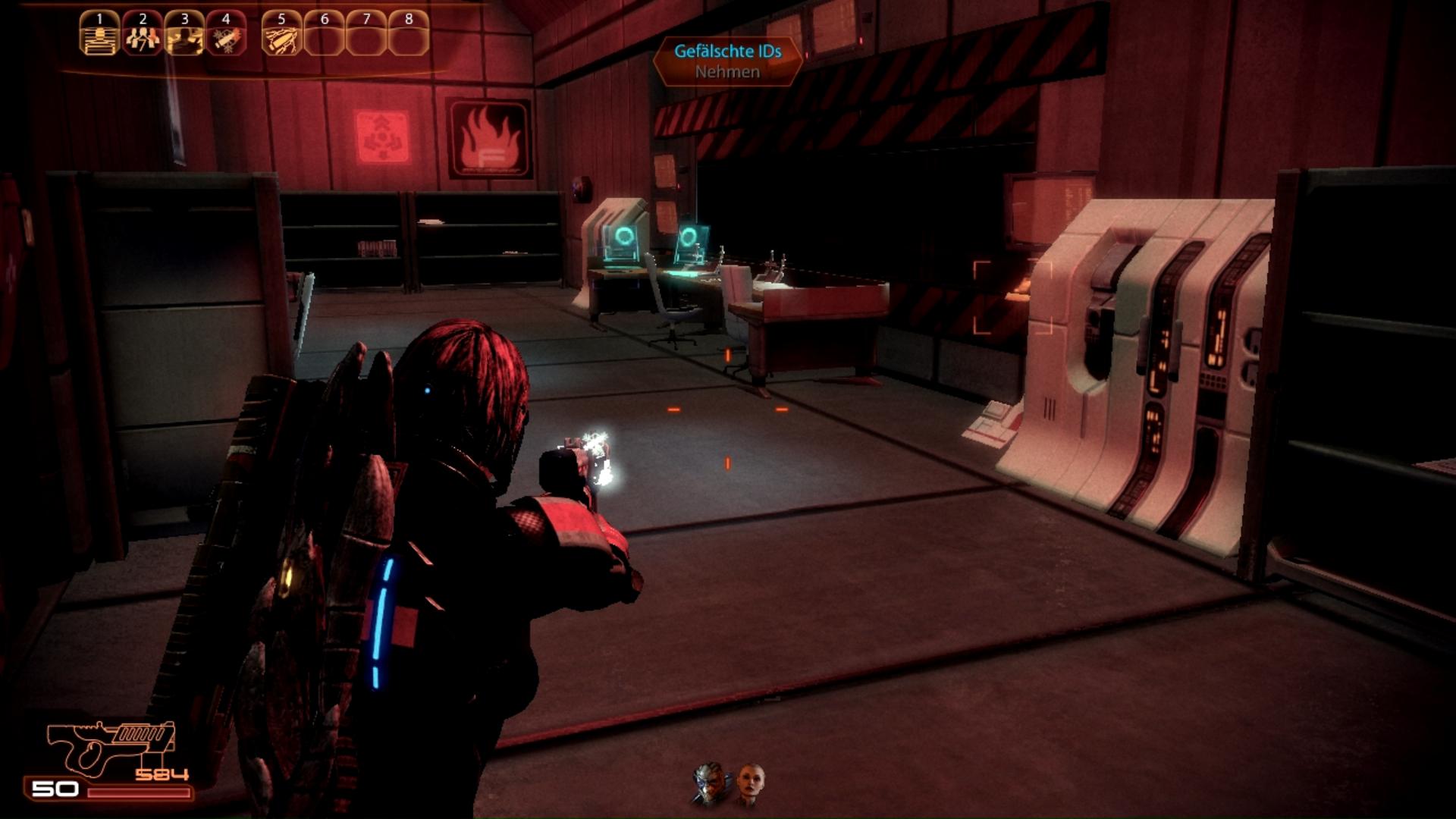Select the turian squadmate portrait
The image size is (1456, 819).
(x=711, y=783)
